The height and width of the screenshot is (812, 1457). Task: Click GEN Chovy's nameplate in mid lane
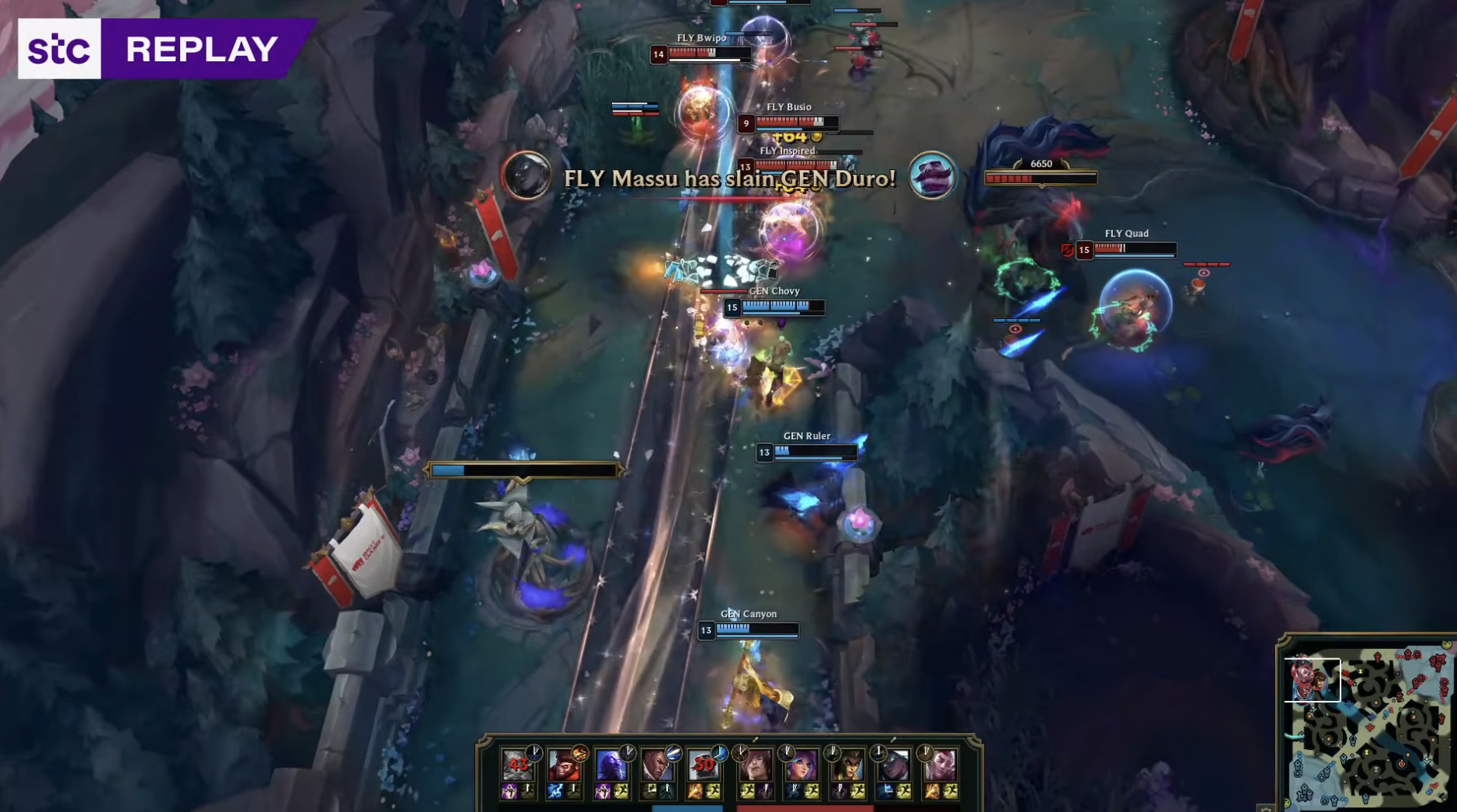(775, 290)
